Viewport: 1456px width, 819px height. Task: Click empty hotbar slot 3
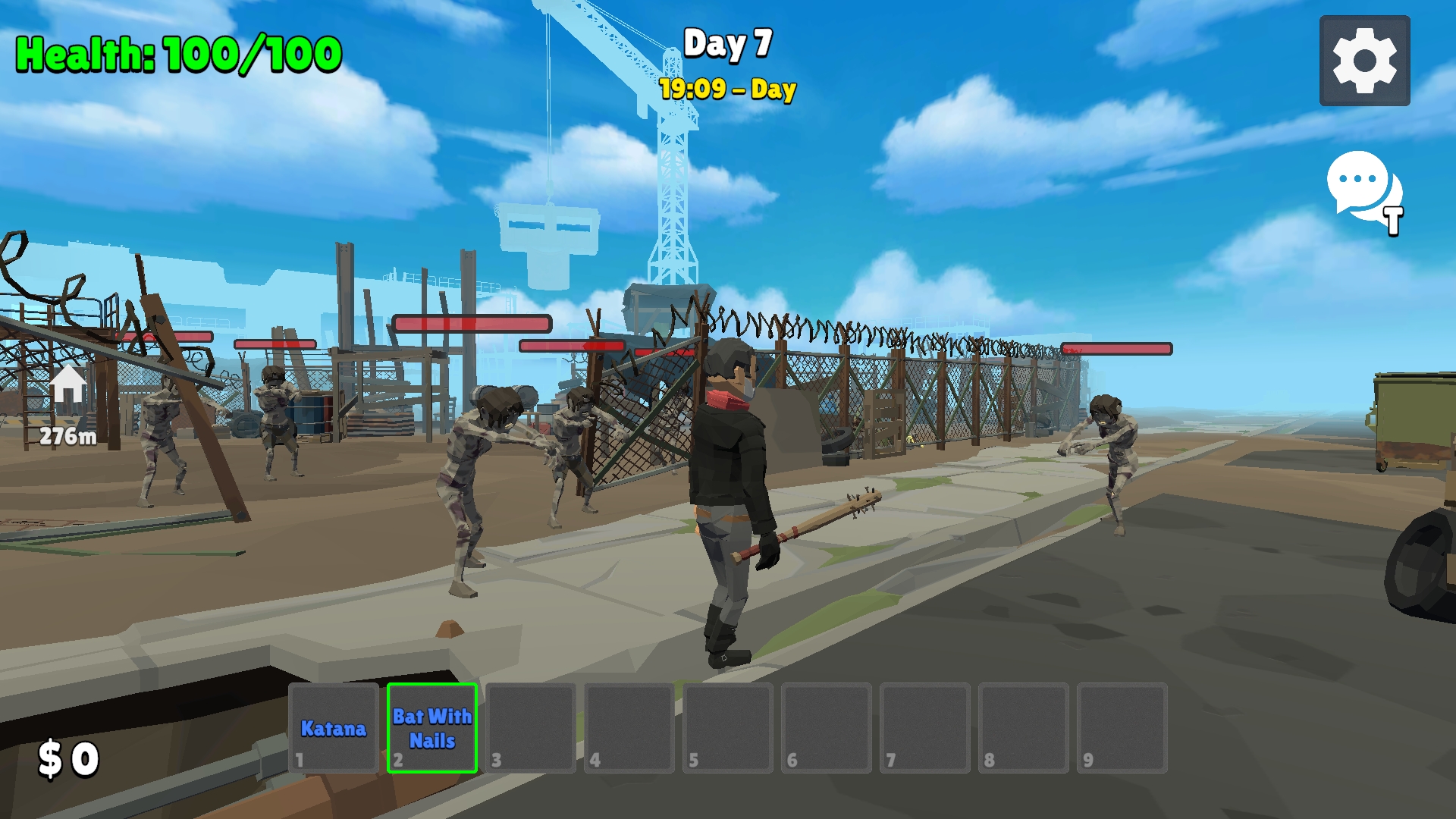click(529, 726)
